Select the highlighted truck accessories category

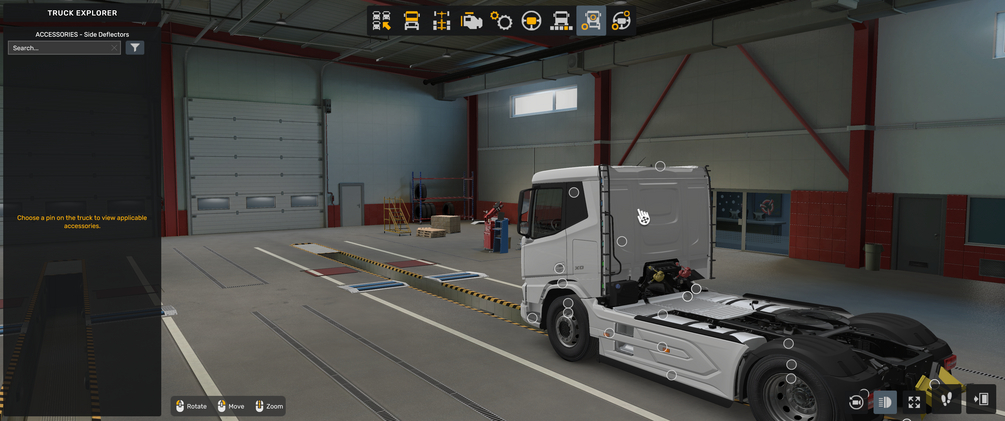click(591, 20)
